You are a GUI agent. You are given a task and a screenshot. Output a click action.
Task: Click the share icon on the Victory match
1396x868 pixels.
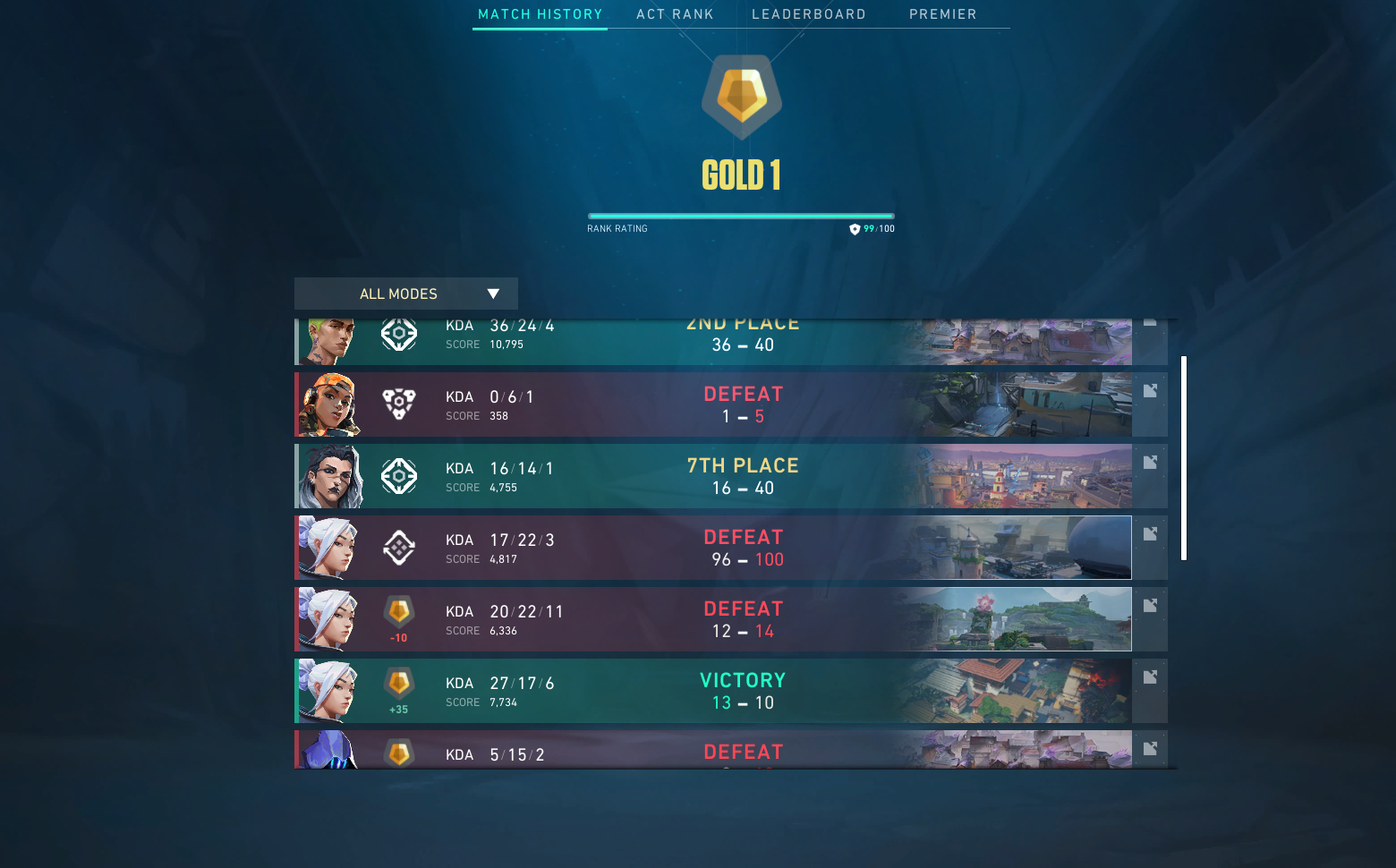click(x=1150, y=677)
